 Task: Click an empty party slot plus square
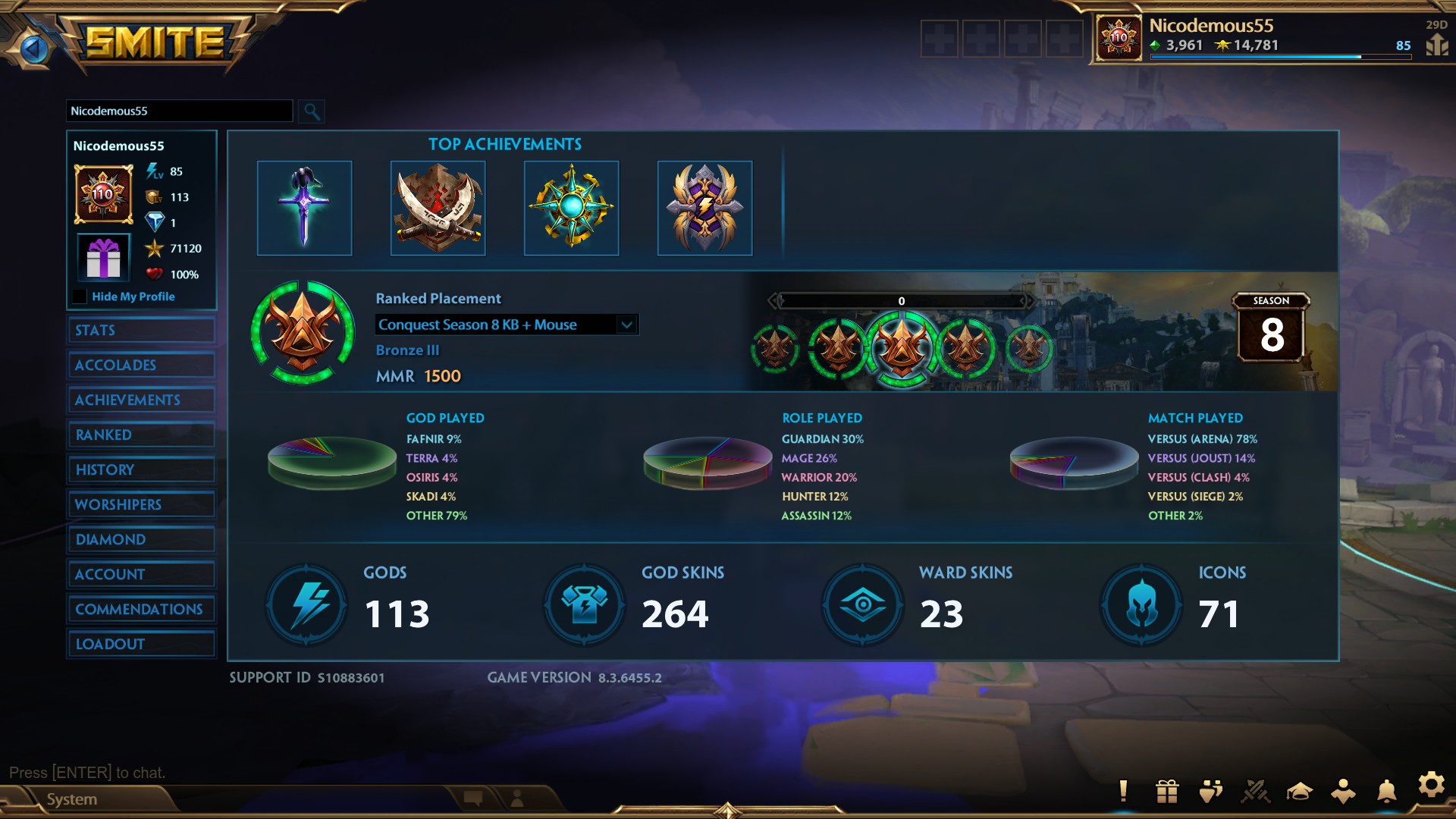[x=939, y=39]
